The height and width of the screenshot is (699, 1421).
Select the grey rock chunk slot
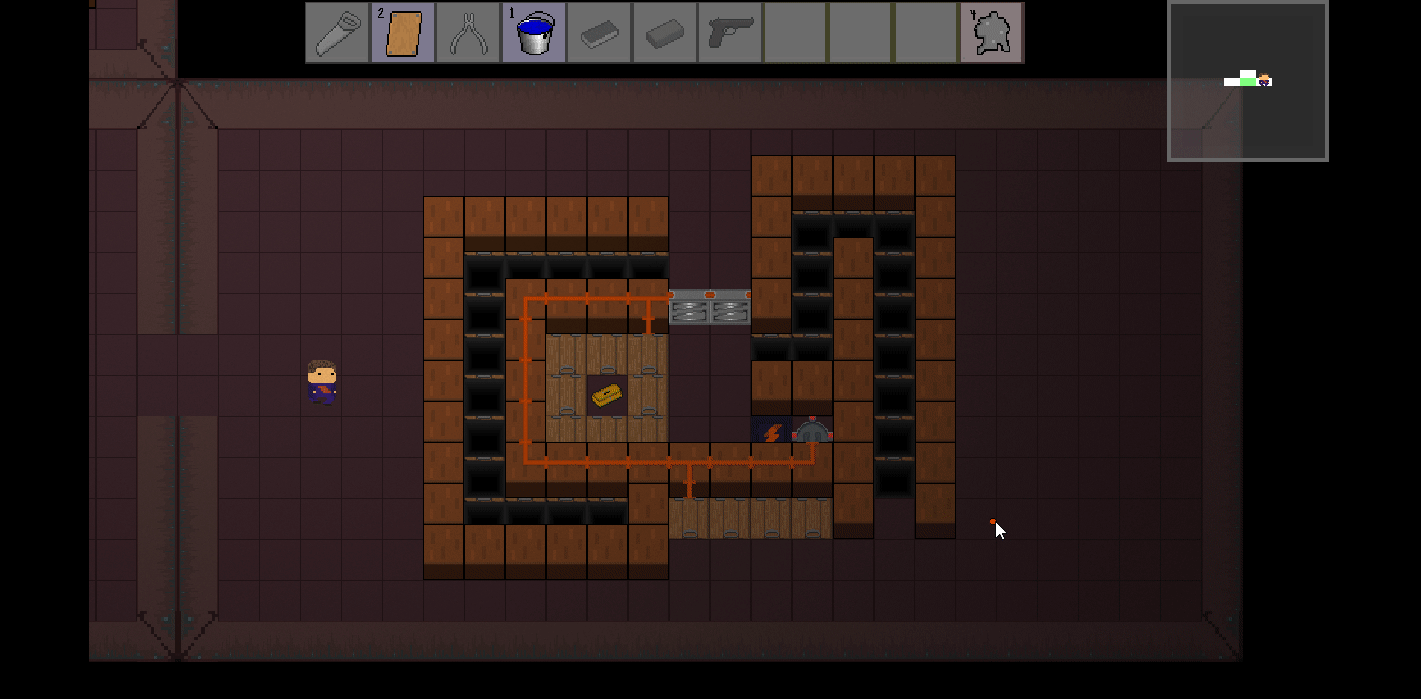(991, 33)
